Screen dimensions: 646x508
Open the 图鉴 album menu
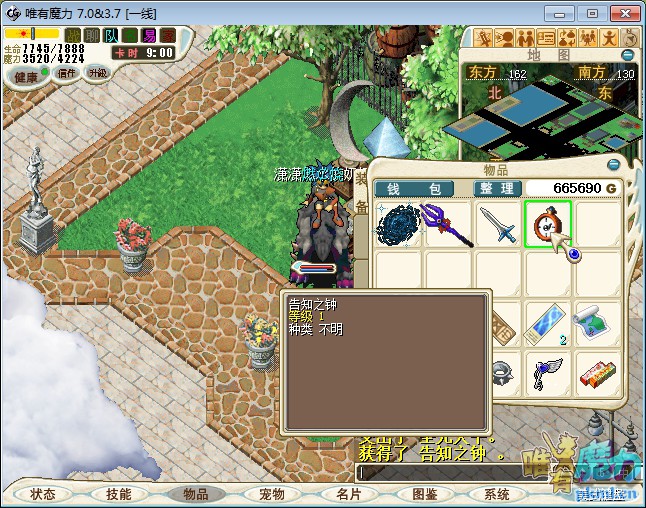423,494
